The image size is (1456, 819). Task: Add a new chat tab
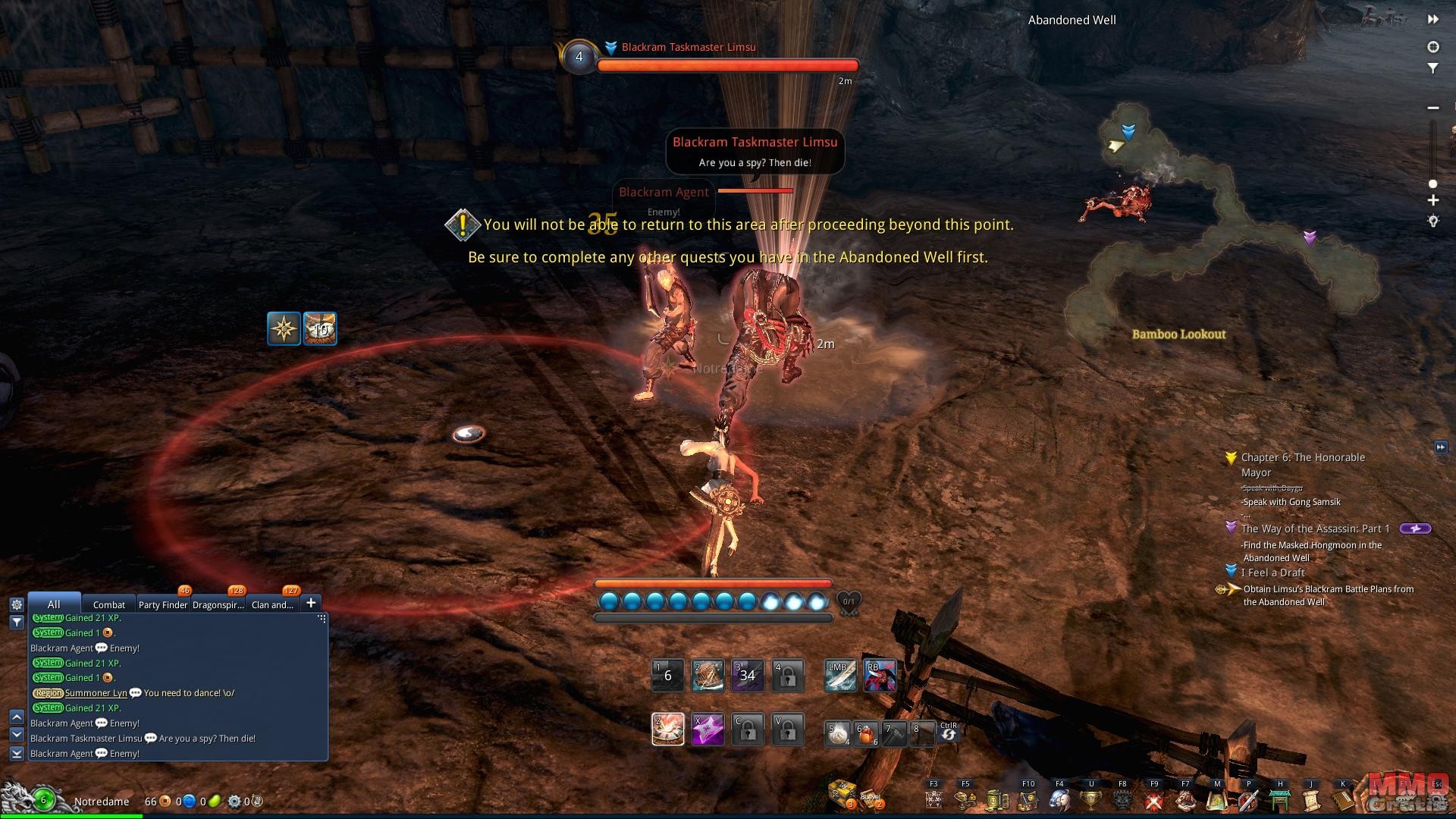pos(311,604)
